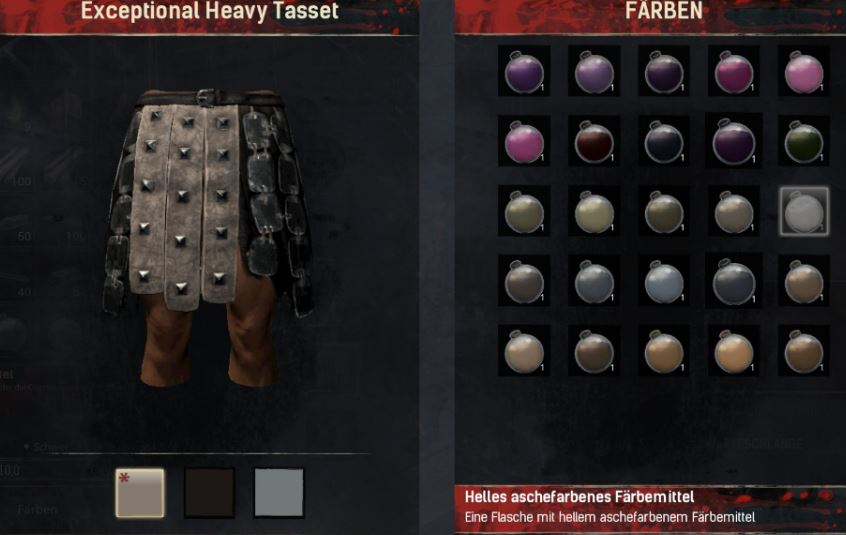Pick the gray armor color swatch
Viewport: 846px width, 535px height.
point(279,492)
